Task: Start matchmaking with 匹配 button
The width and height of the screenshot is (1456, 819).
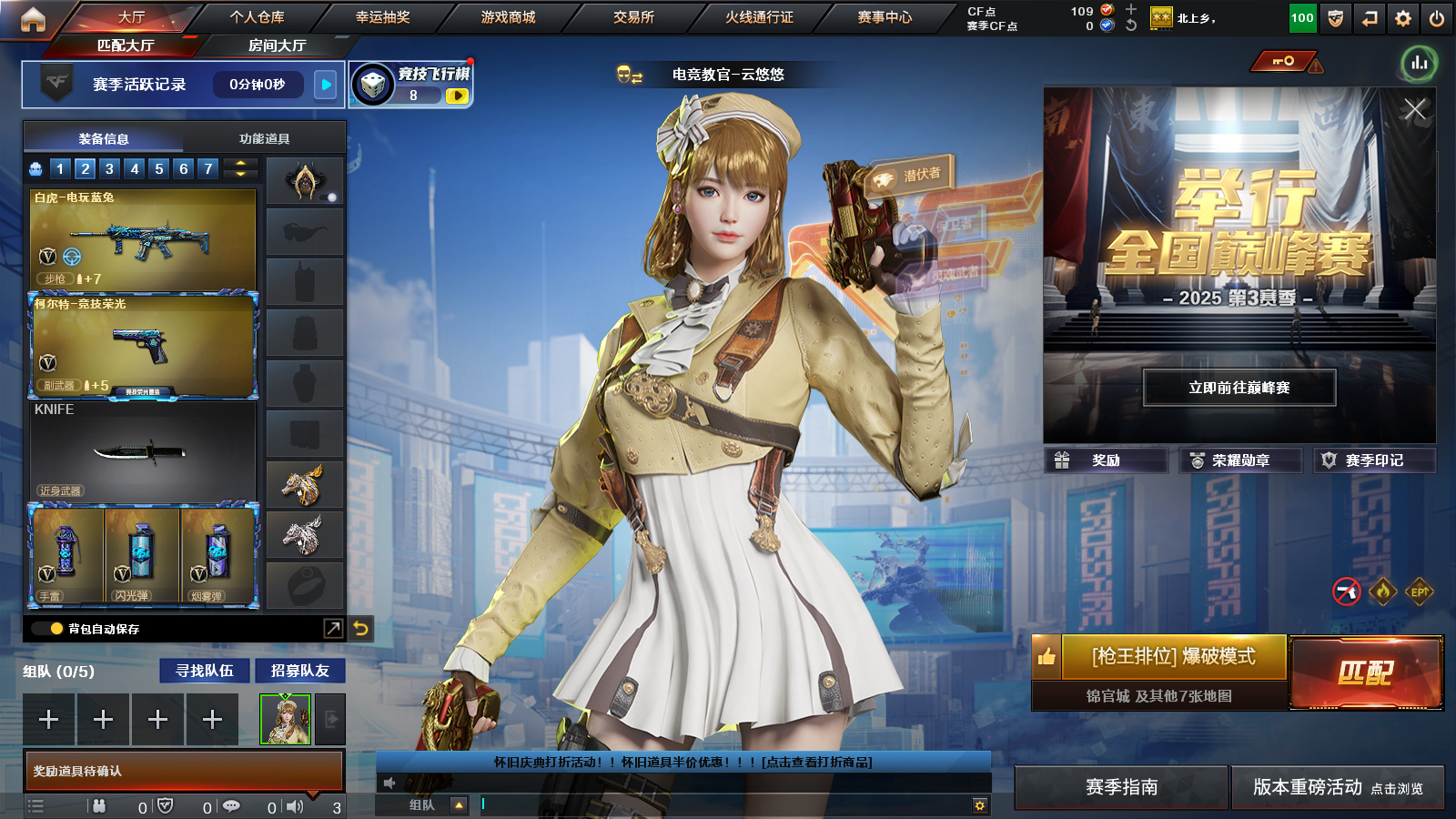Action: [1366, 672]
